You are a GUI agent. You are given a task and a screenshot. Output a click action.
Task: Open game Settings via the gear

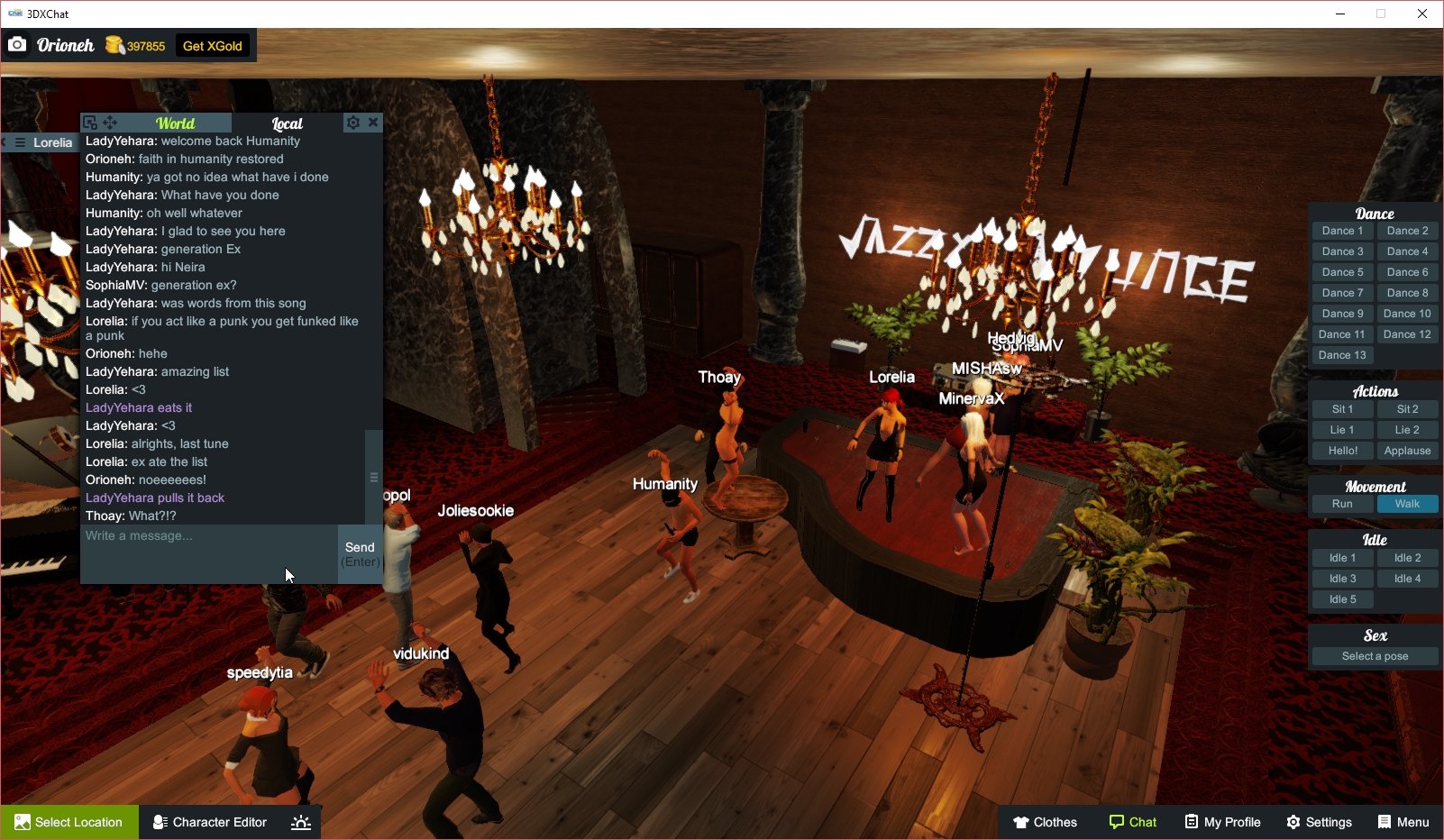[x=1319, y=821]
